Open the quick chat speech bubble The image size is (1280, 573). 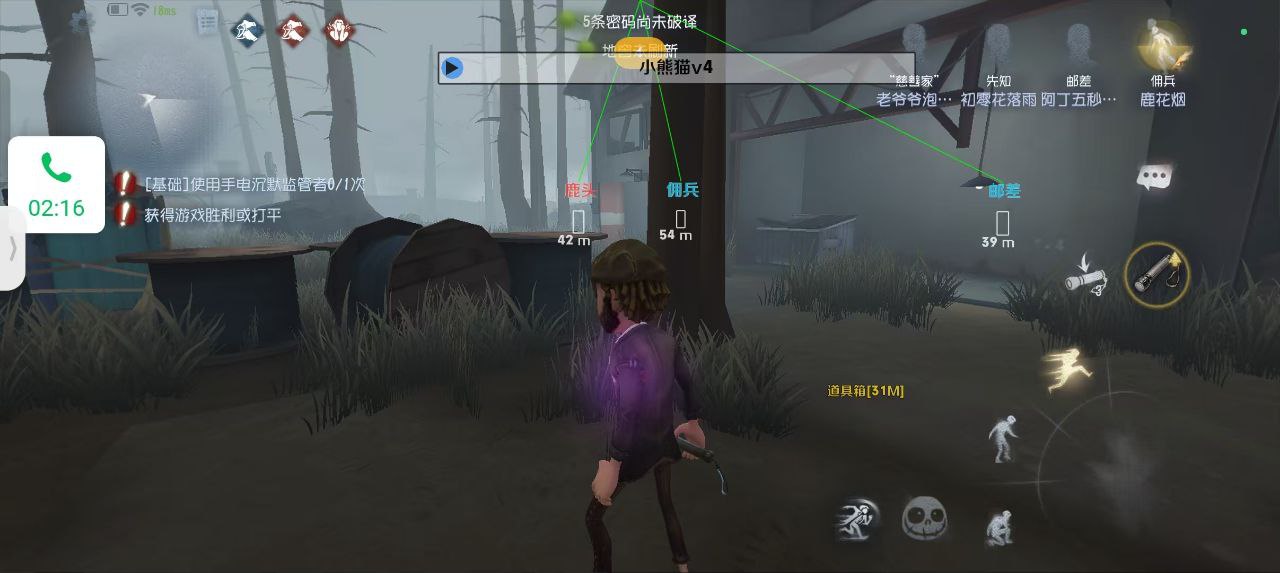point(1154,178)
